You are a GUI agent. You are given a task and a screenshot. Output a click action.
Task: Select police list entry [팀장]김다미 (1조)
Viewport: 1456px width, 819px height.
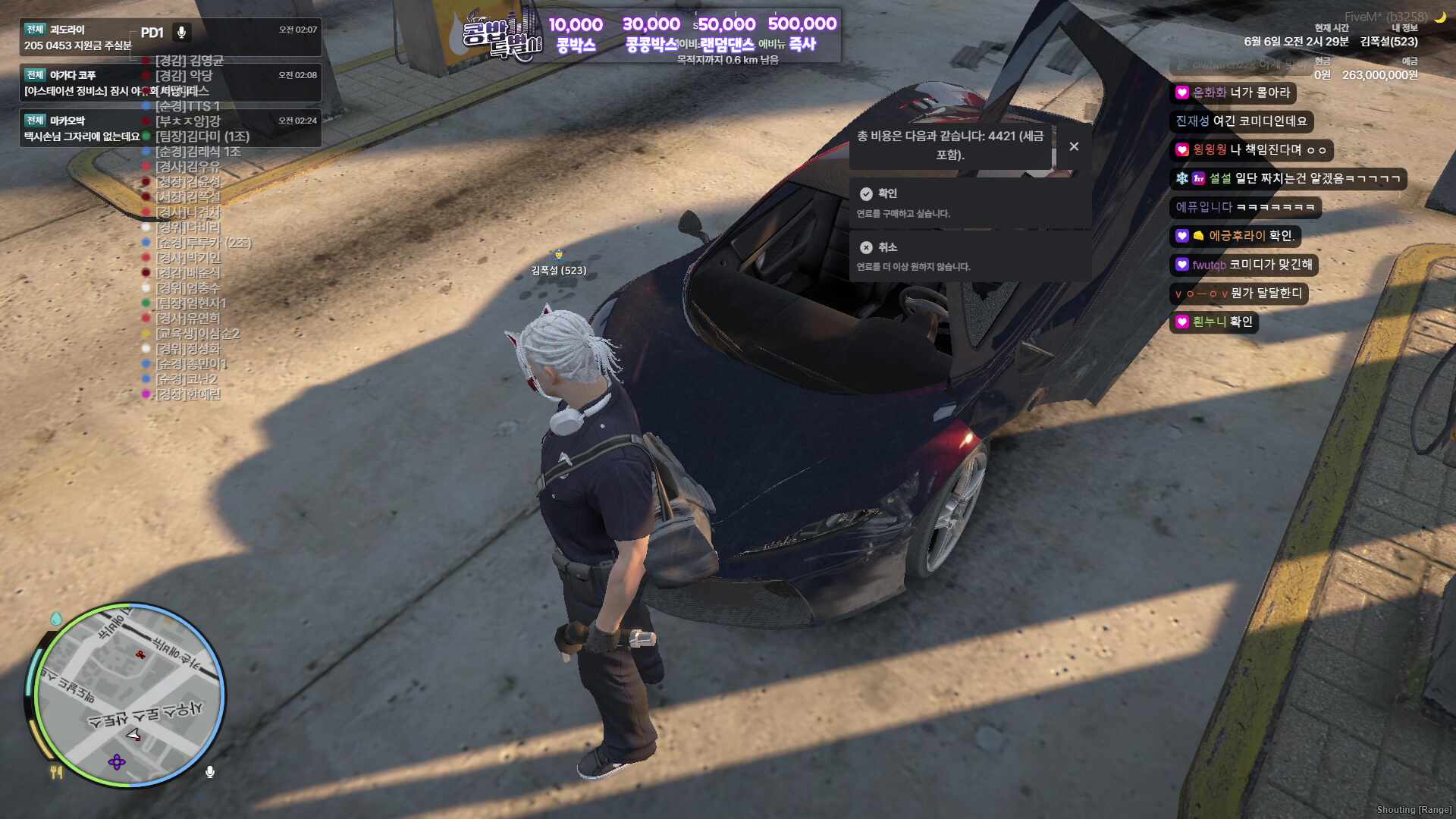[x=202, y=136]
